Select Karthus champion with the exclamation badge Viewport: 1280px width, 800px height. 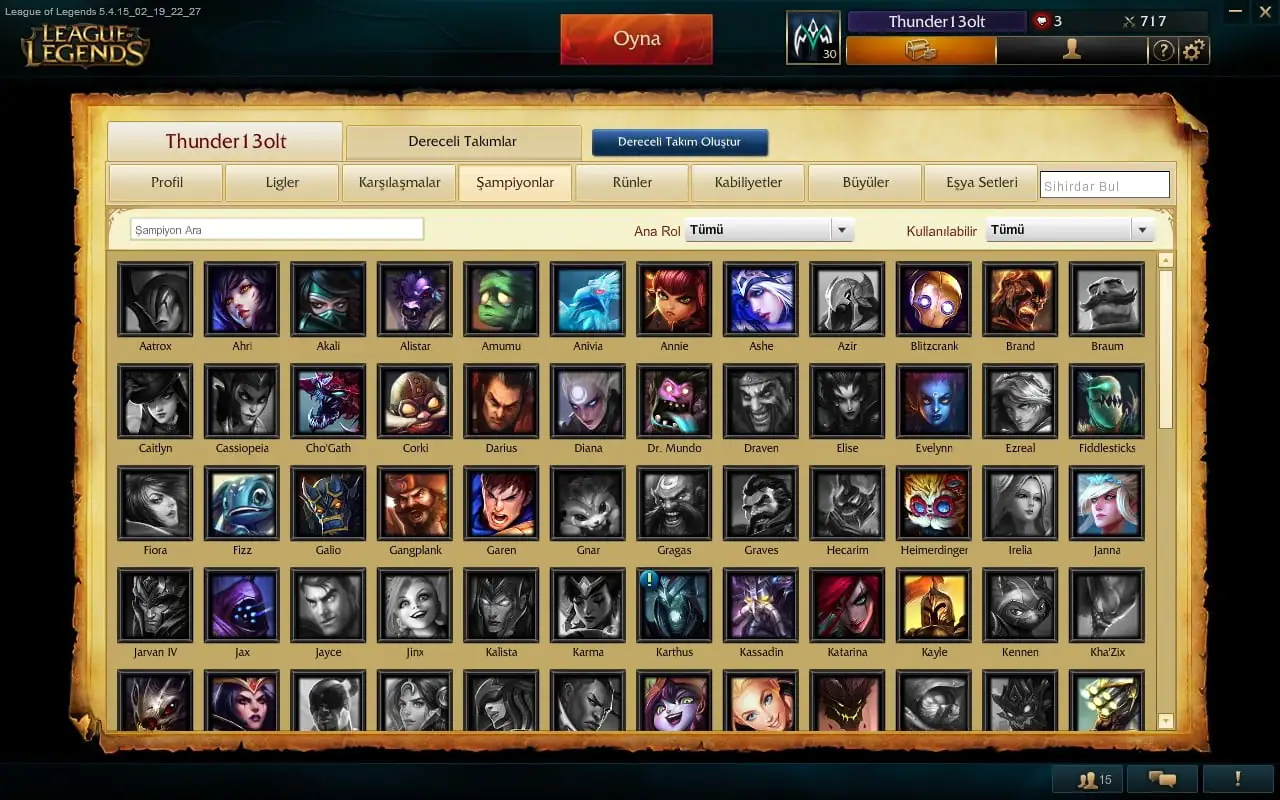click(674, 606)
